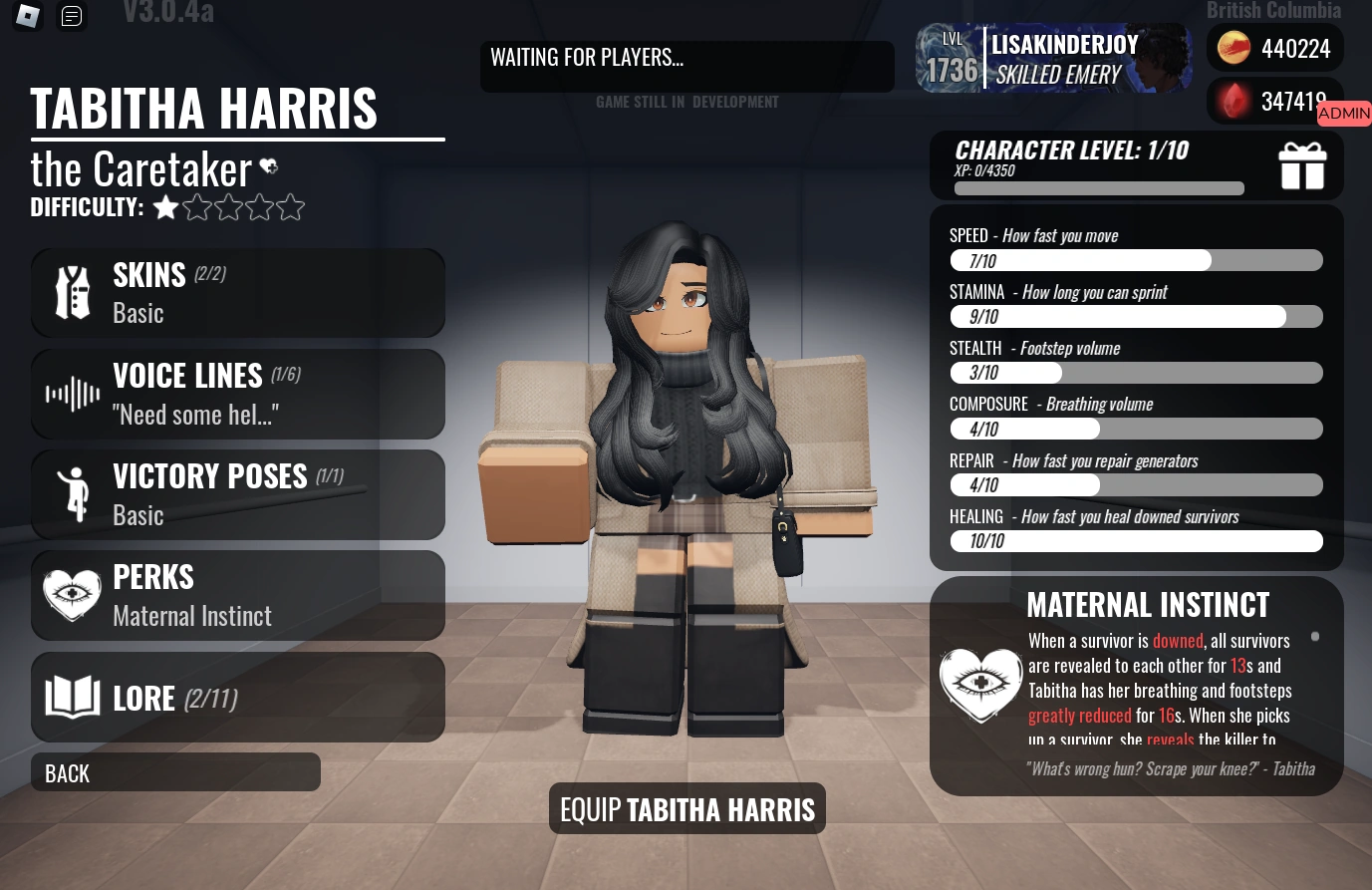Click the BACK button
The width and height of the screenshot is (1372, 890).
(175, 771)
